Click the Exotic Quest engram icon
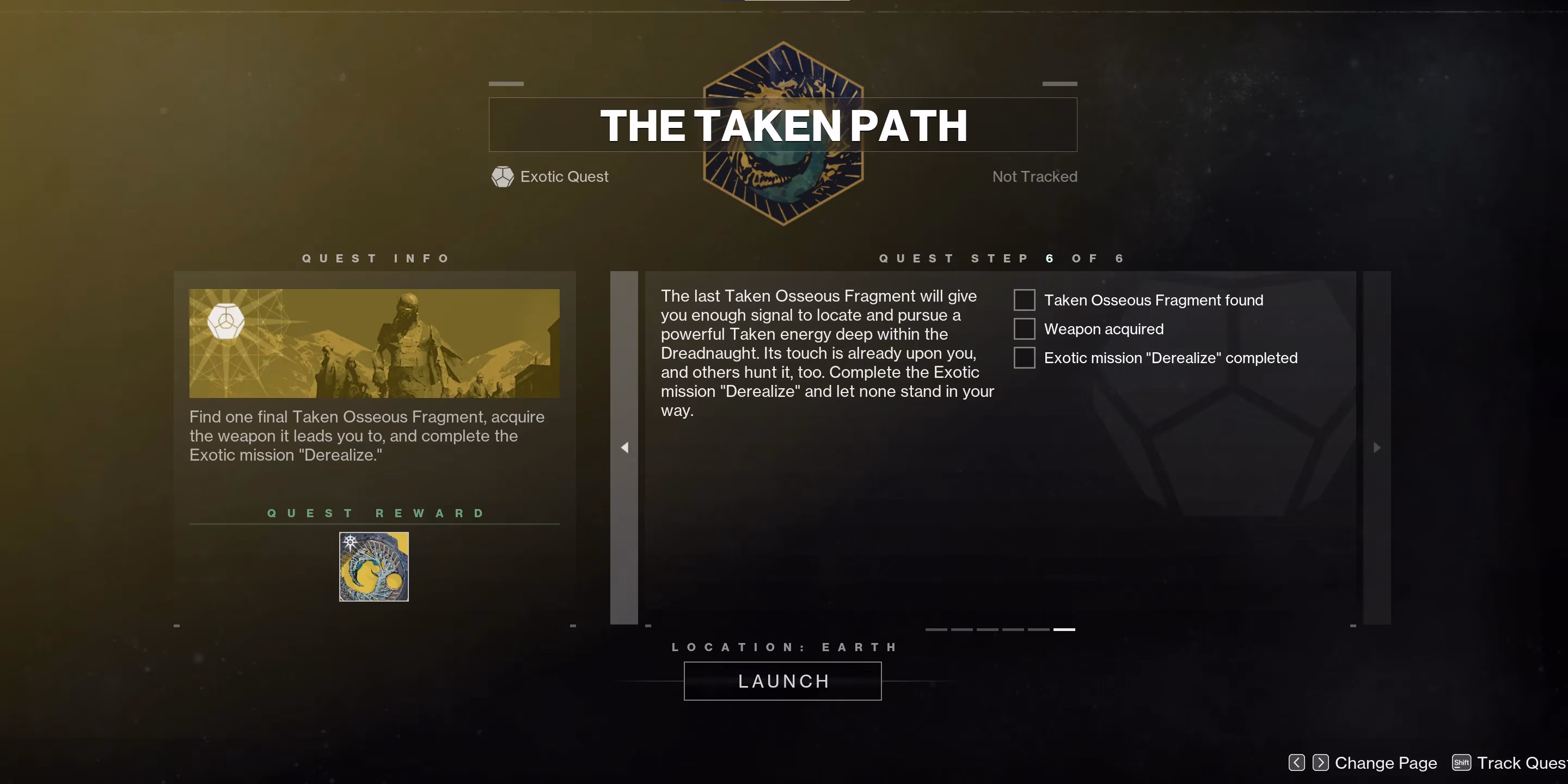The height and width of the screenshot is (784, 1568). [503, 176]
